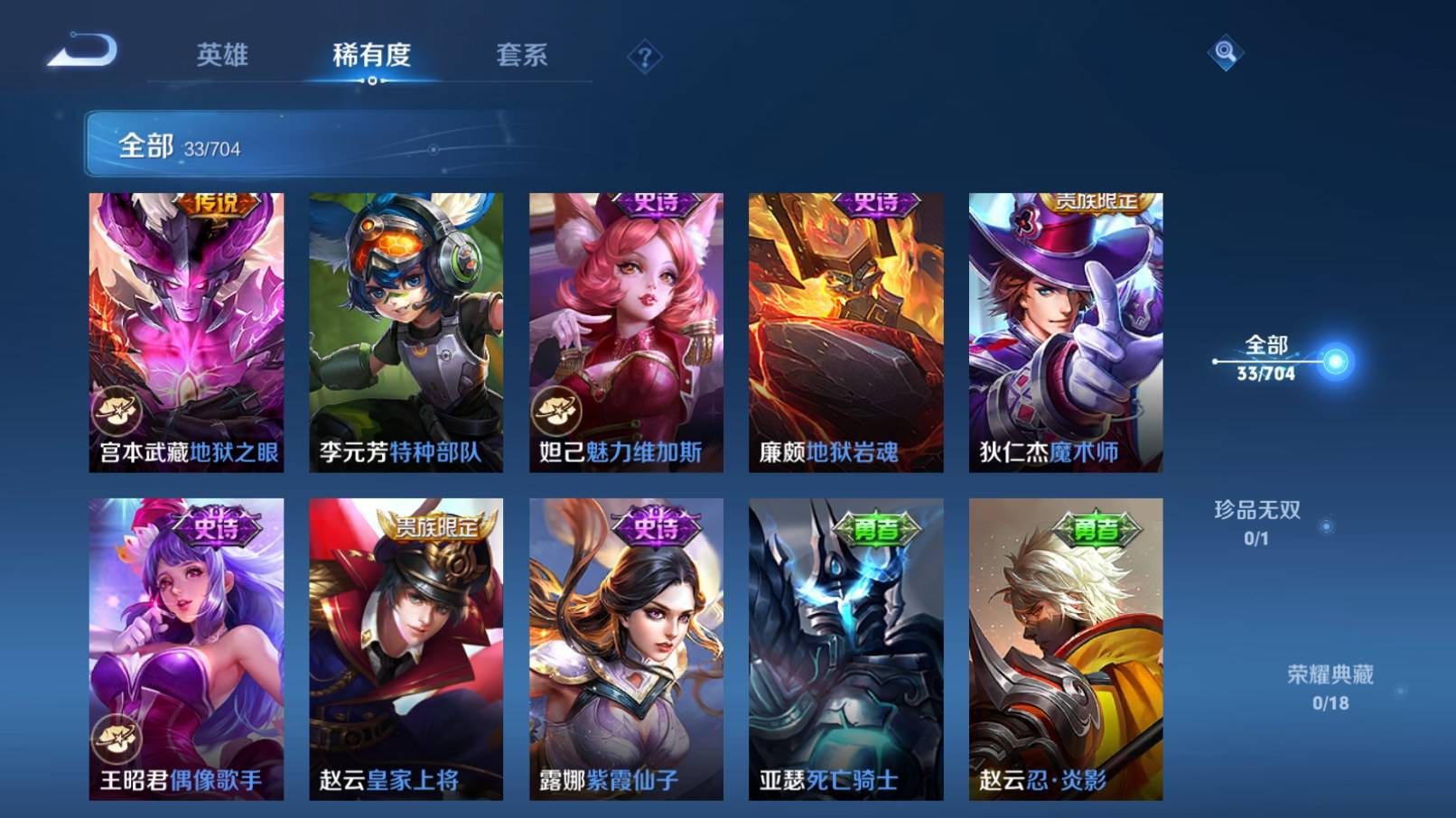Open the search magnifier icon
Viewport: 1456px width, 818px height.
click(1224, 54)
